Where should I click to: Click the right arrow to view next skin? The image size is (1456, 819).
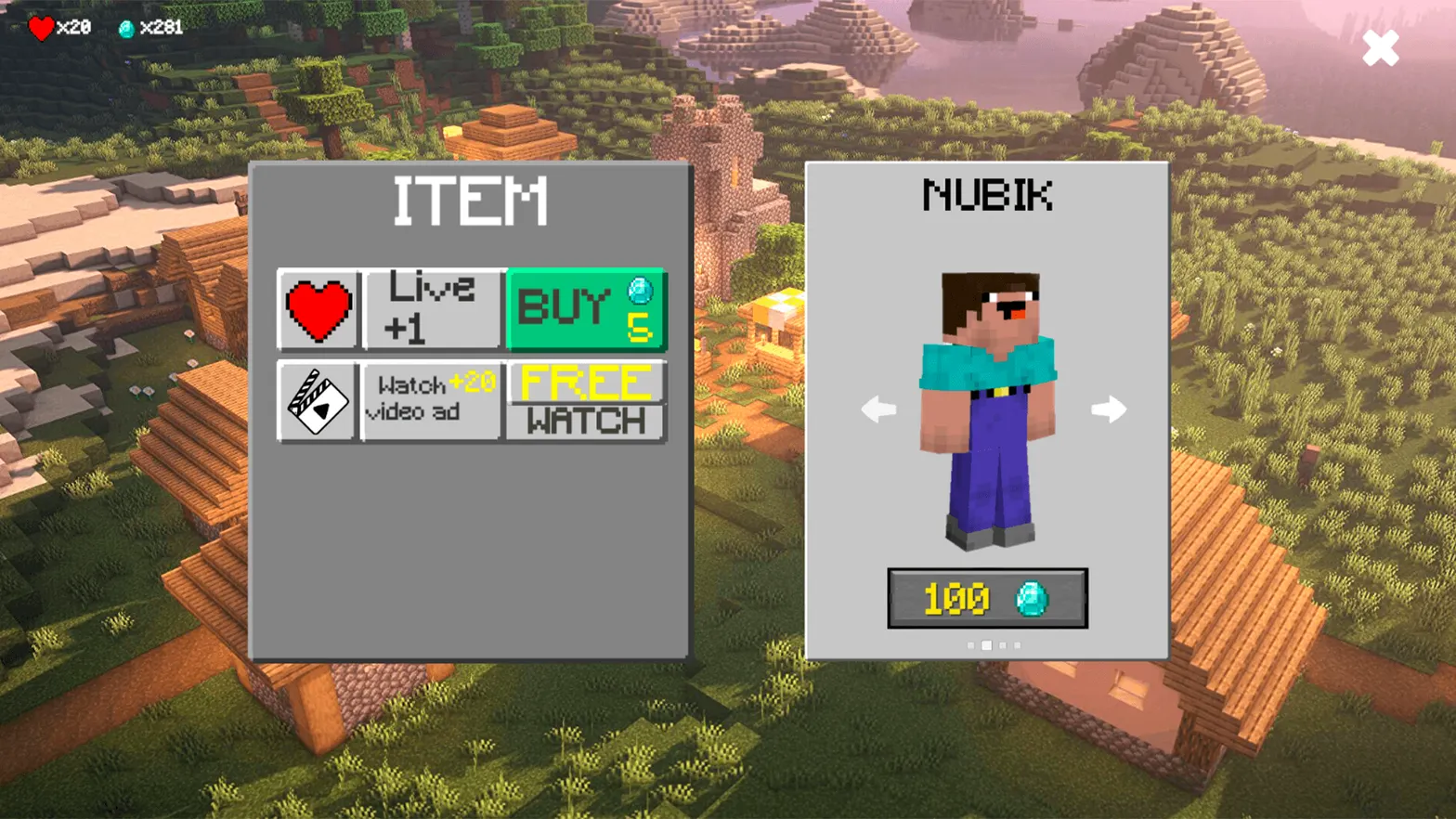point(1110,409)
